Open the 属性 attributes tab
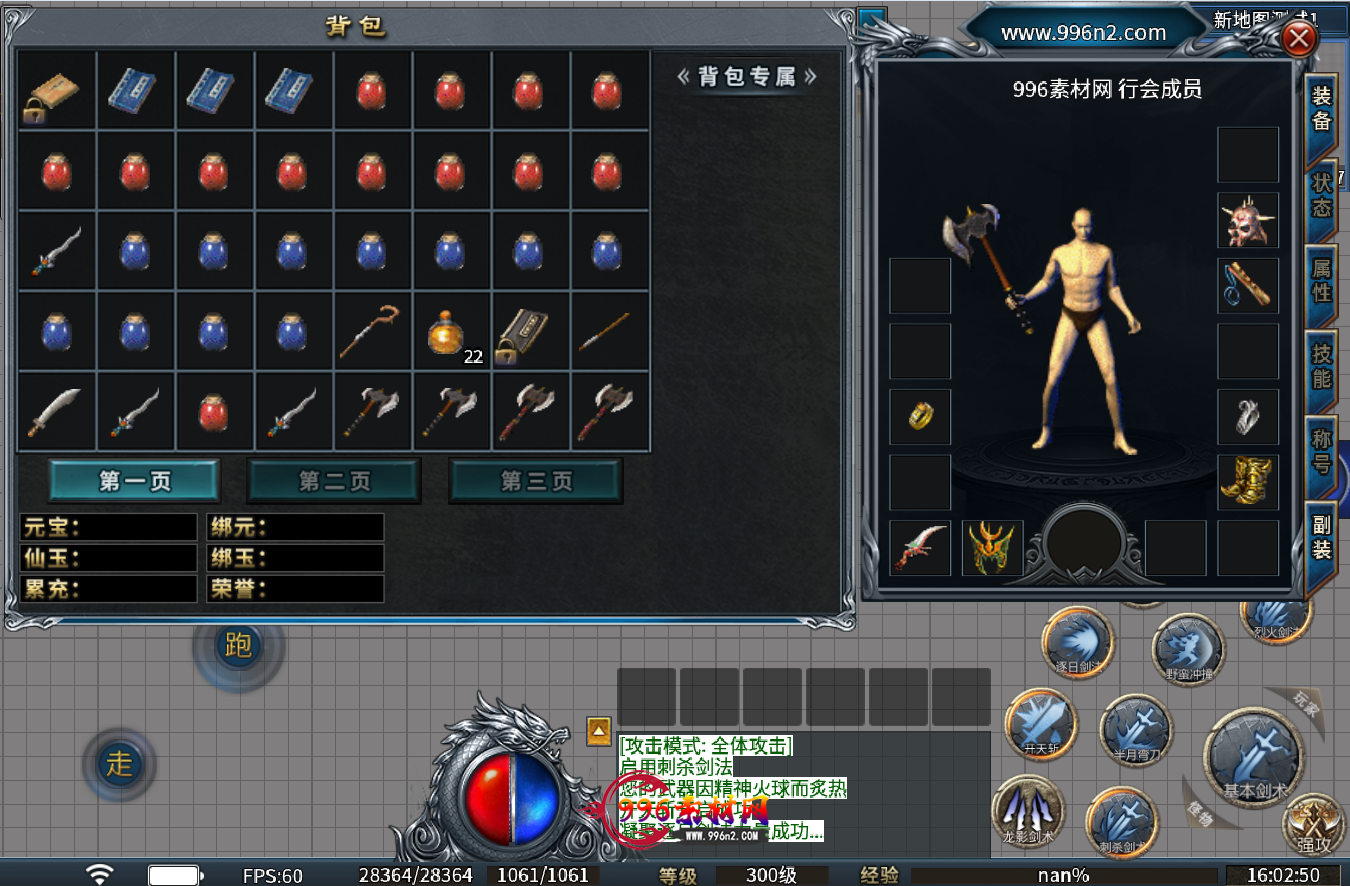The height and width of the screenshot is (886, 1350). pyautogui.click(x=1321, y=281)
